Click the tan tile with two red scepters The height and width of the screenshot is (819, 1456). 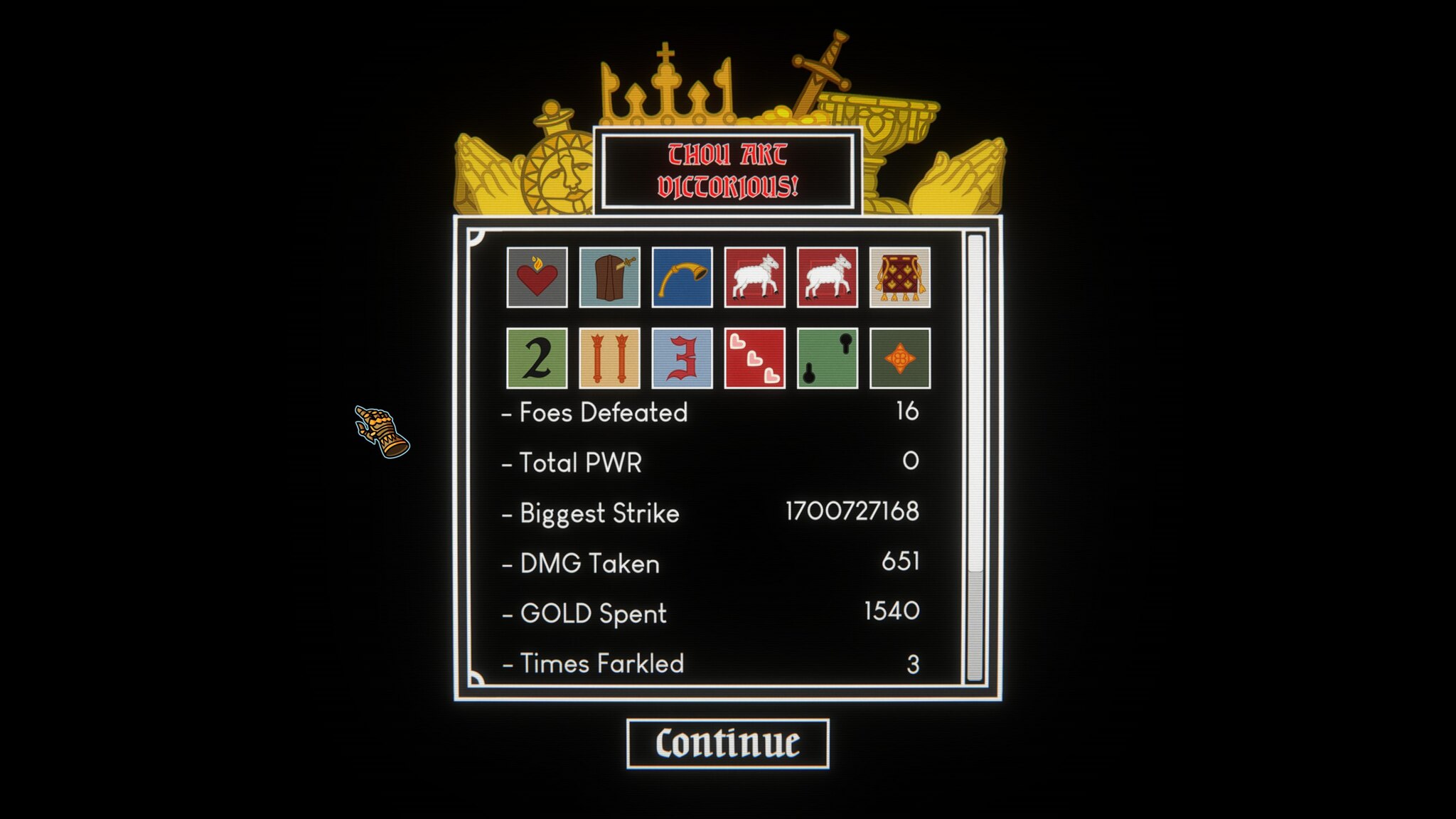(x=609, y=358)
